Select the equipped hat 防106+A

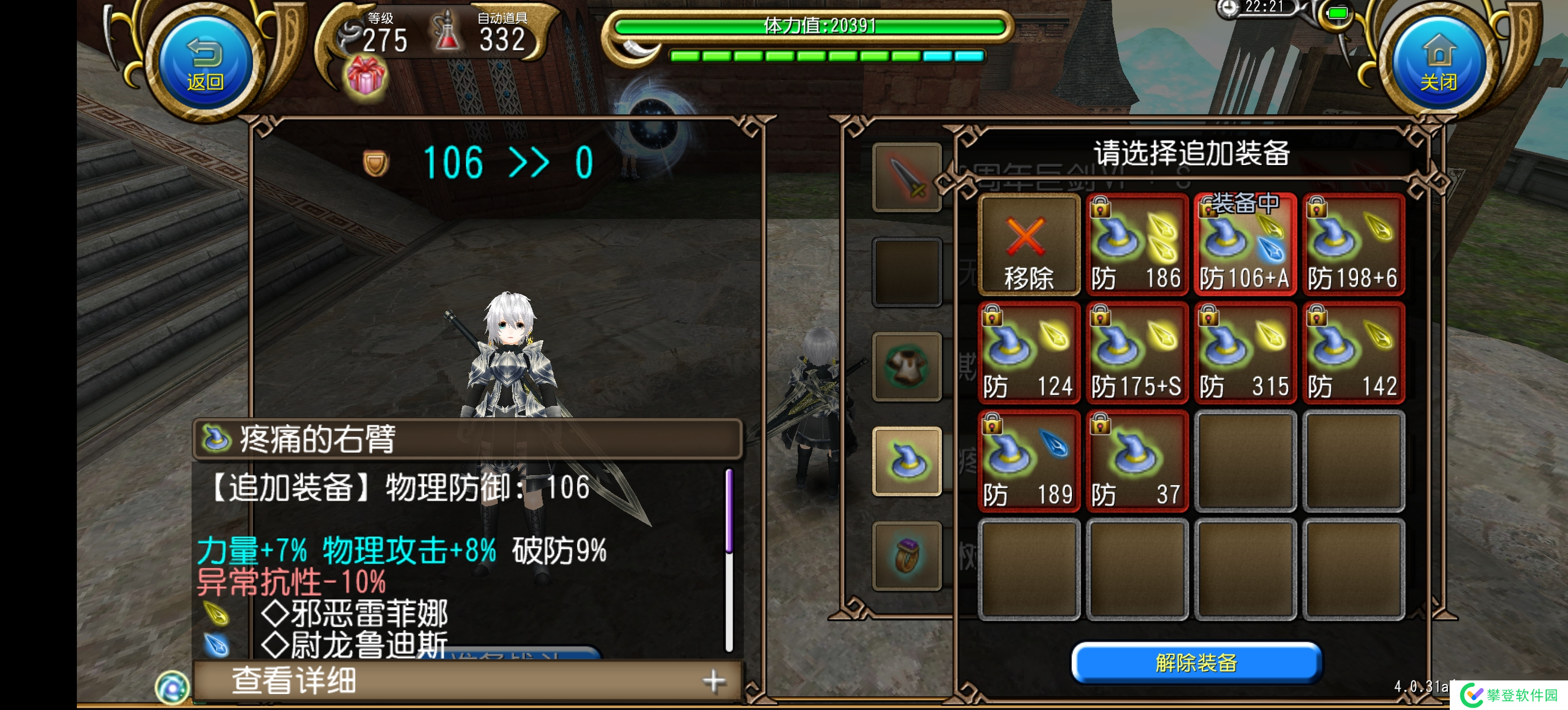click(x=1244, y=246)
